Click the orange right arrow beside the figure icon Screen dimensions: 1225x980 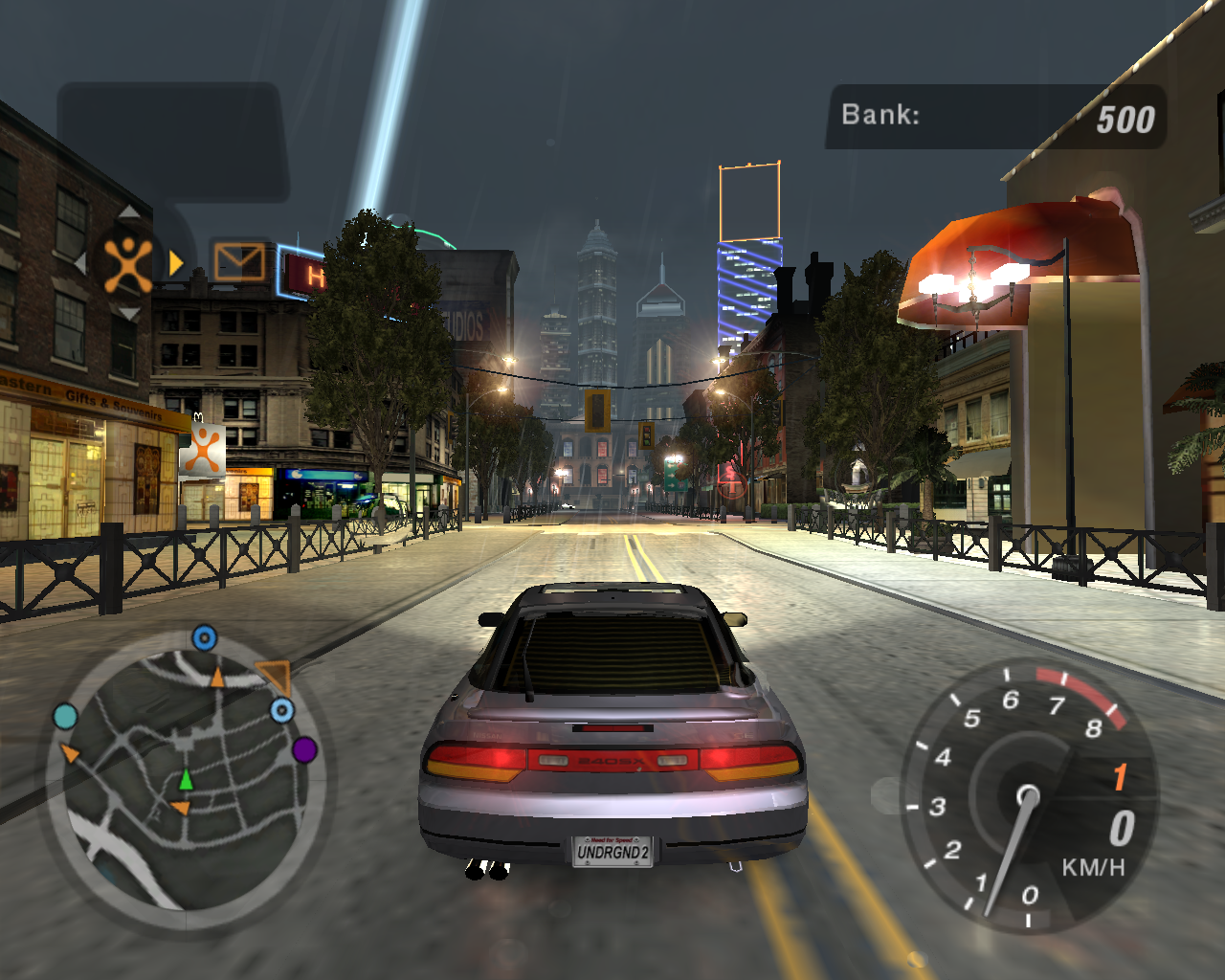(x=176, y=263)
